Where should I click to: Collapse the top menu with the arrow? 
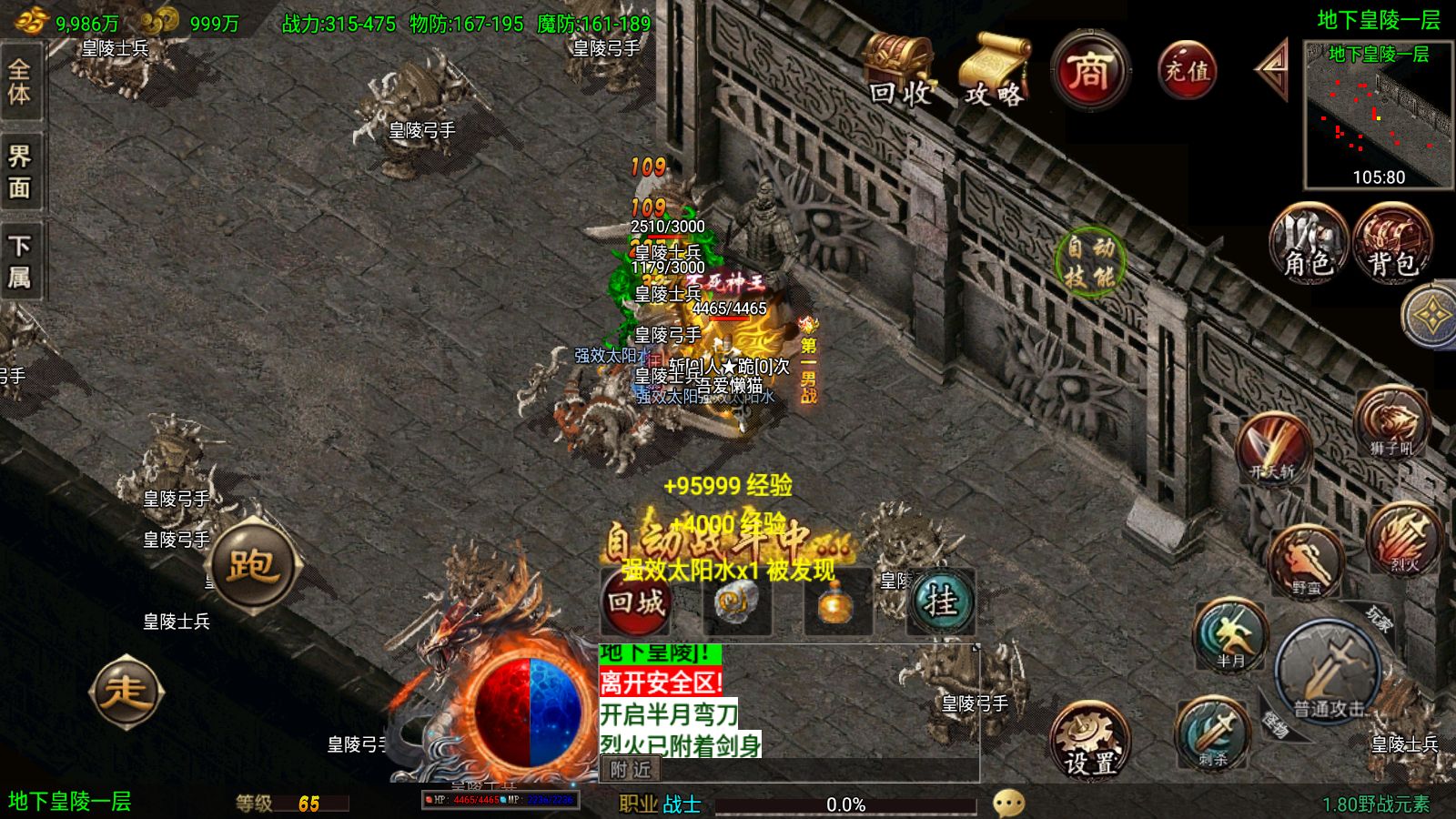point(1272,68)
